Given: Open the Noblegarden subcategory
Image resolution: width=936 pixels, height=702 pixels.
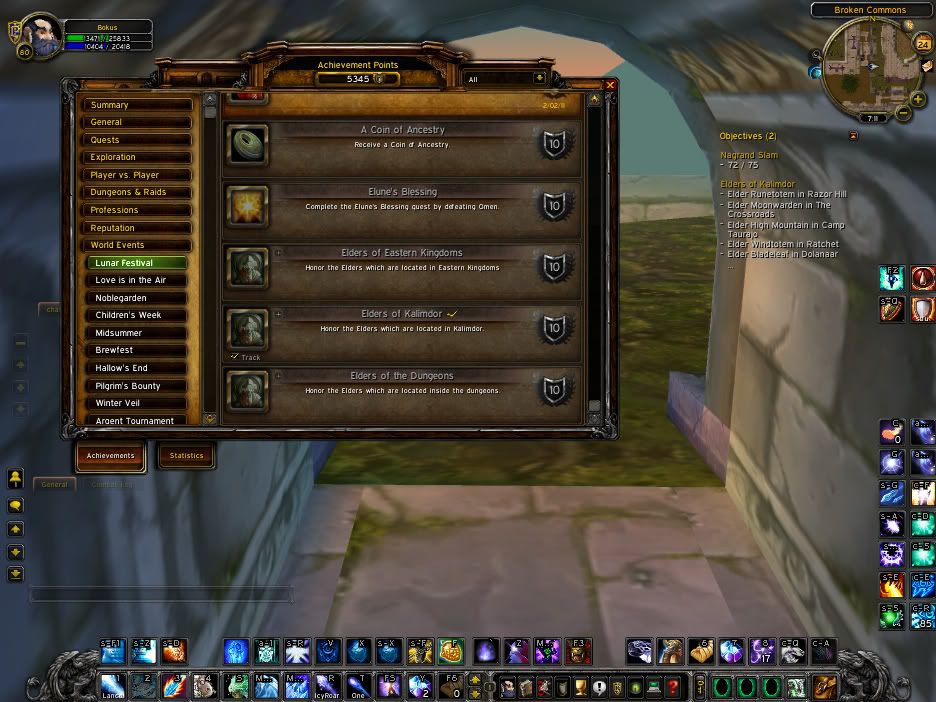Looking at the screenshot, I should 139,298.
